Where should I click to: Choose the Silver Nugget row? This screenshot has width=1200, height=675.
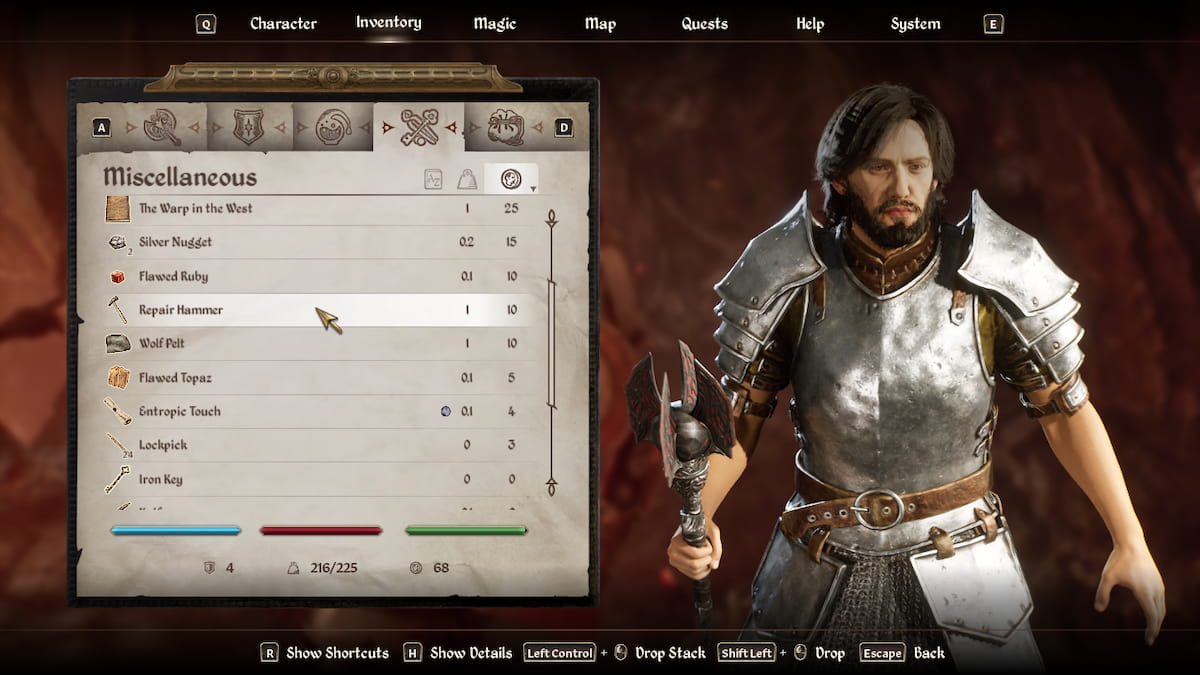click(x=175, y=242)
